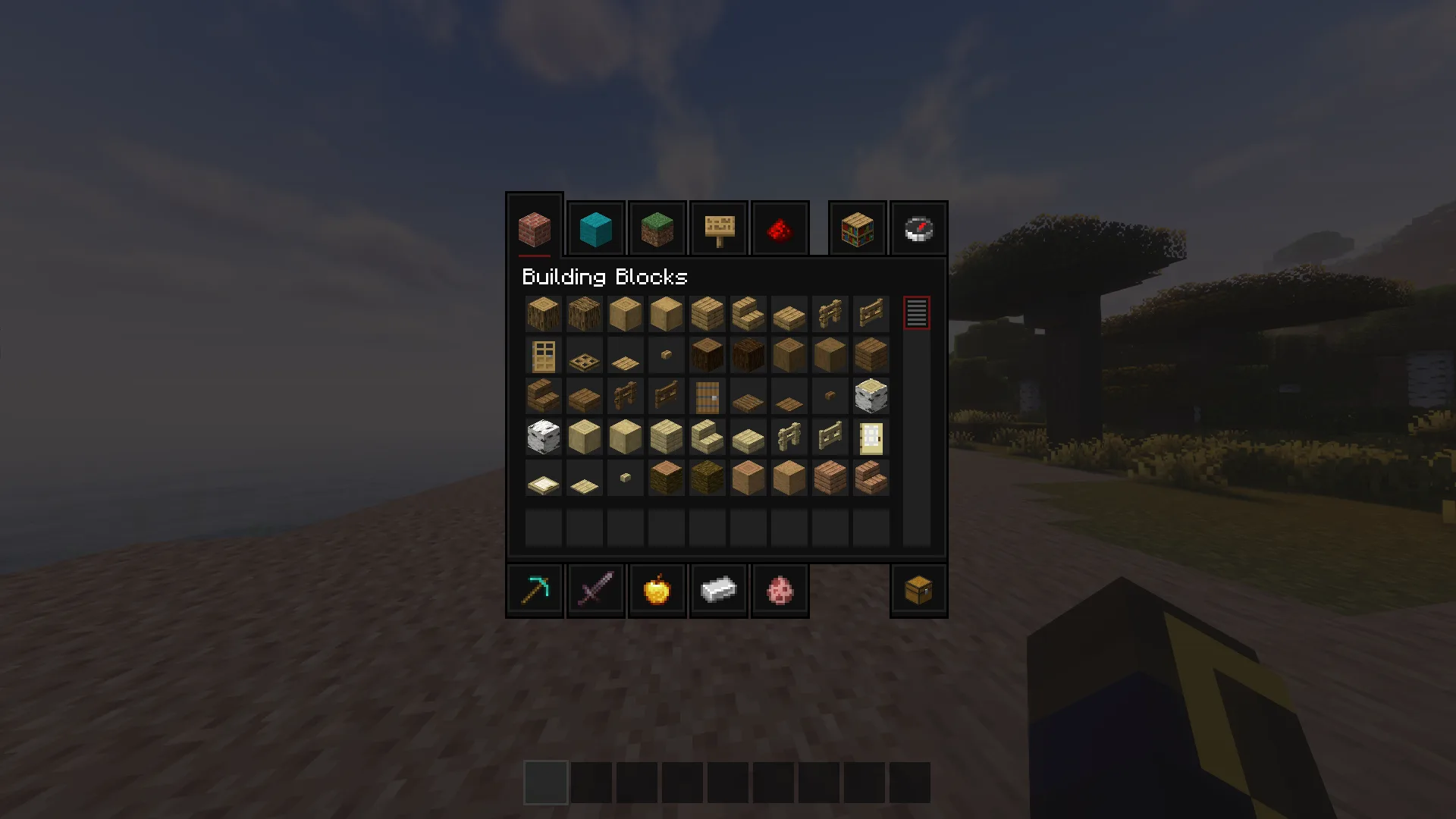Open the Combat tab with the sword icon
This screenshot has height=819, width=1456.
pos(595,590)
